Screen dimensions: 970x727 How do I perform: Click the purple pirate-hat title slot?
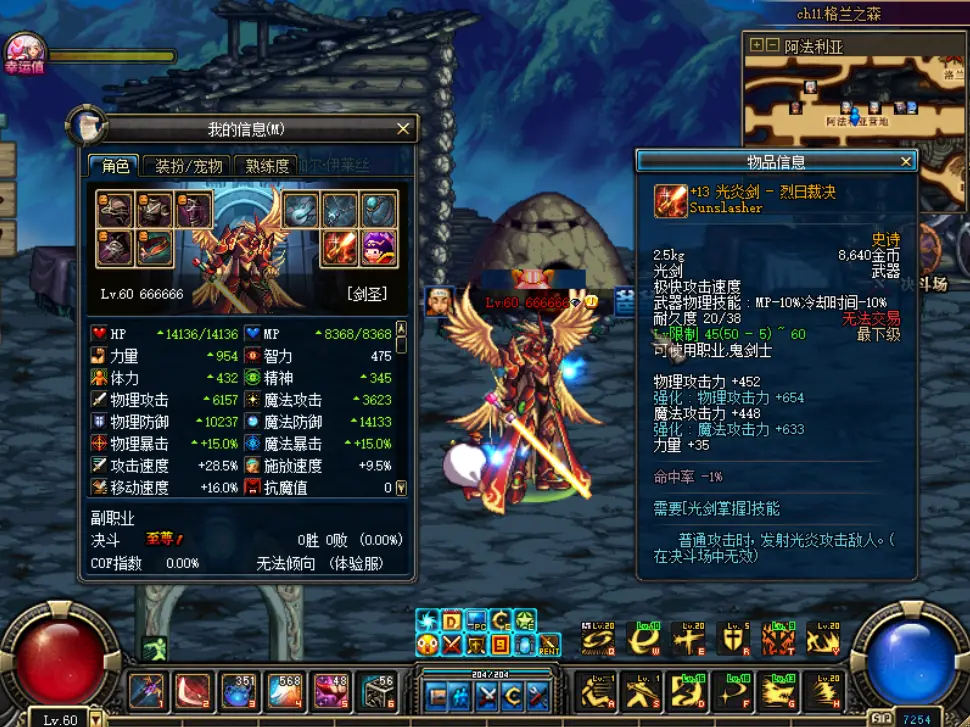(379, 248)
